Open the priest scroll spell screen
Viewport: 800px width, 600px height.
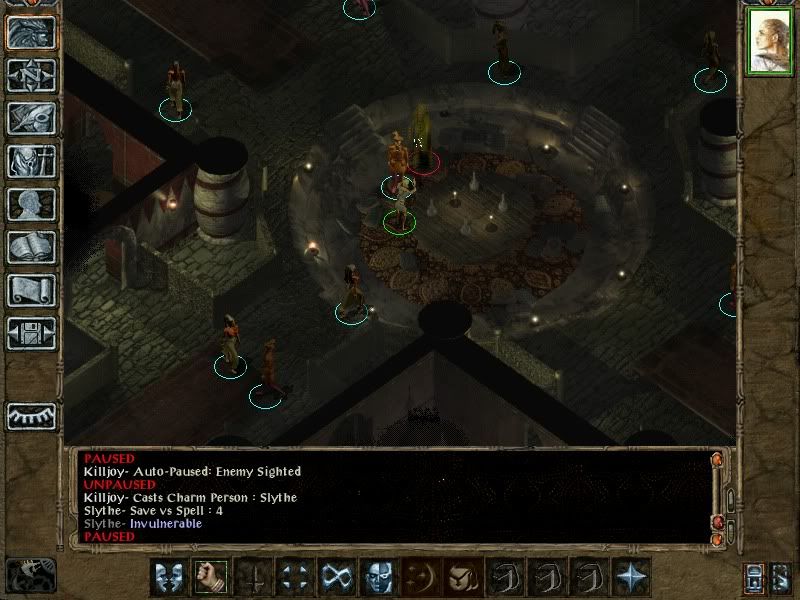pyautogui.click(x=31, y=290)
